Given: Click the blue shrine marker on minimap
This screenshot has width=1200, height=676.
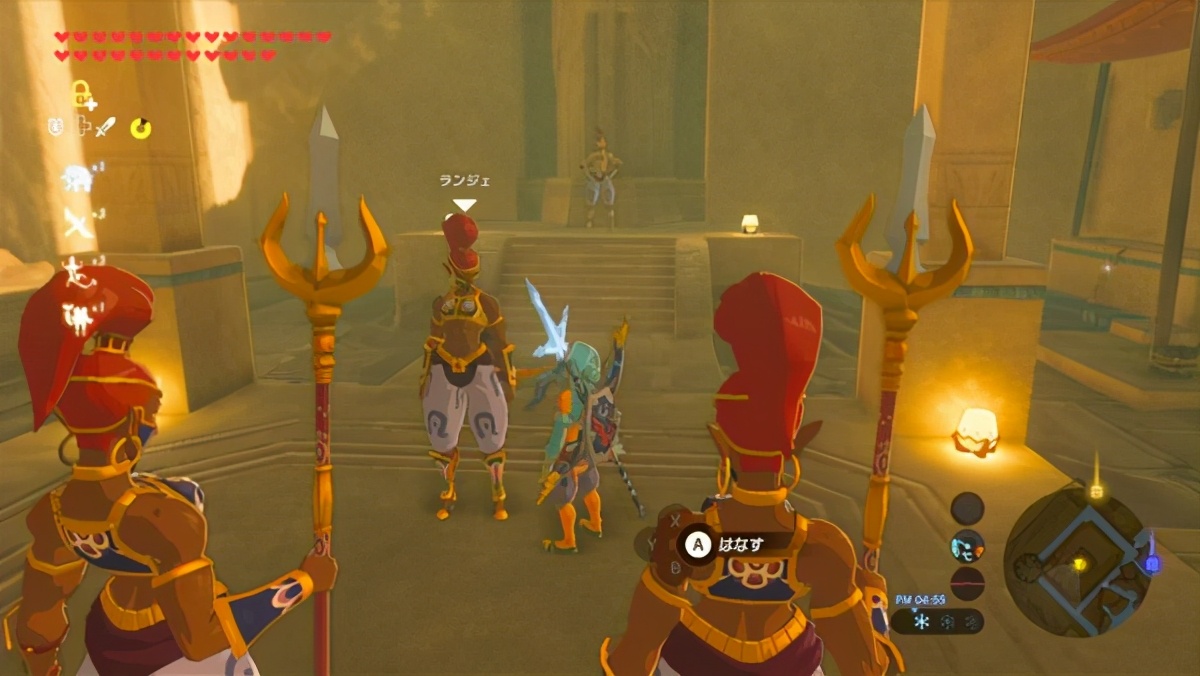Looking at the screenshot, I should (x=1151, y=562).
